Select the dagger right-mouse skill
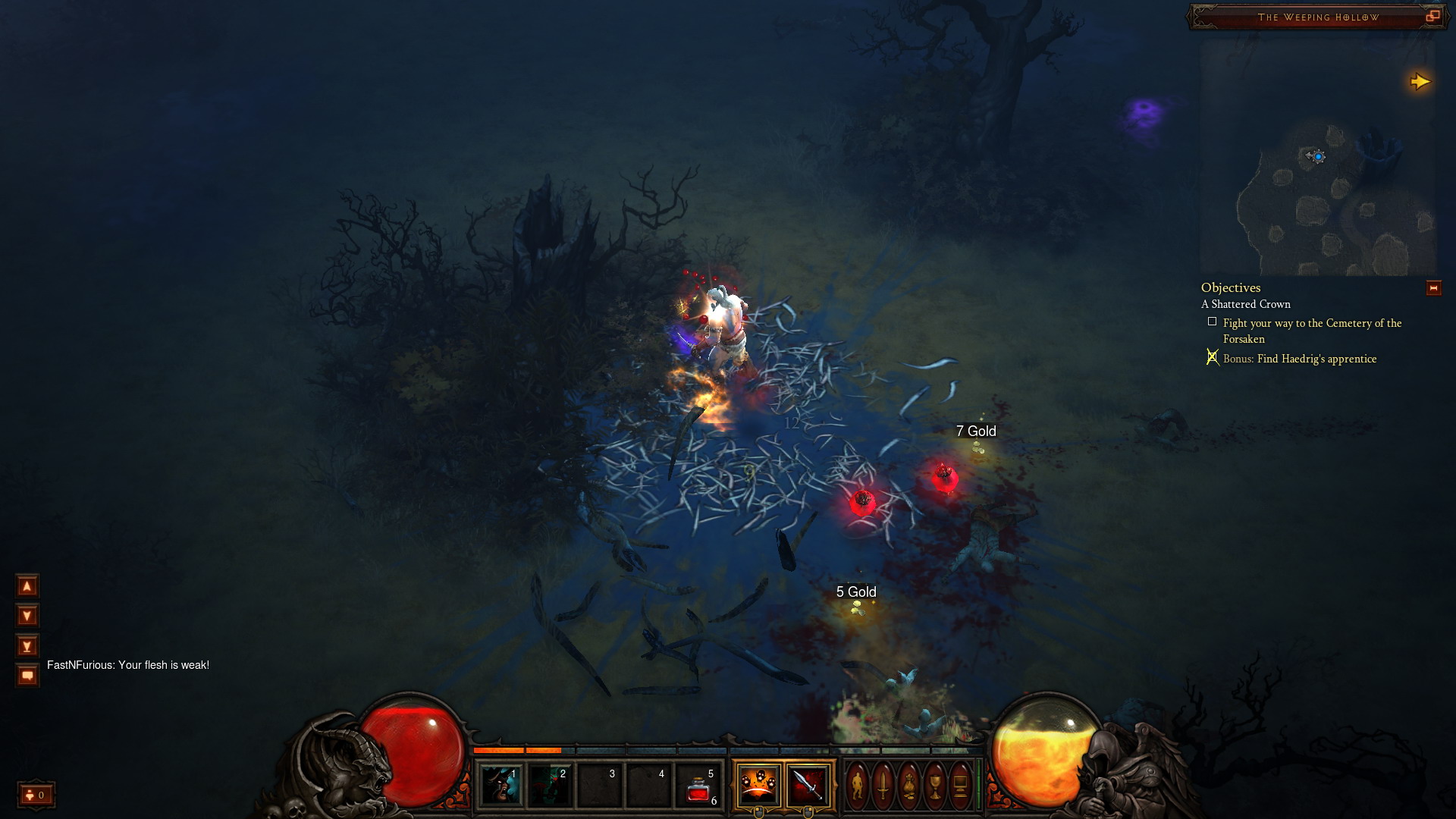 [x=808, y=785]
